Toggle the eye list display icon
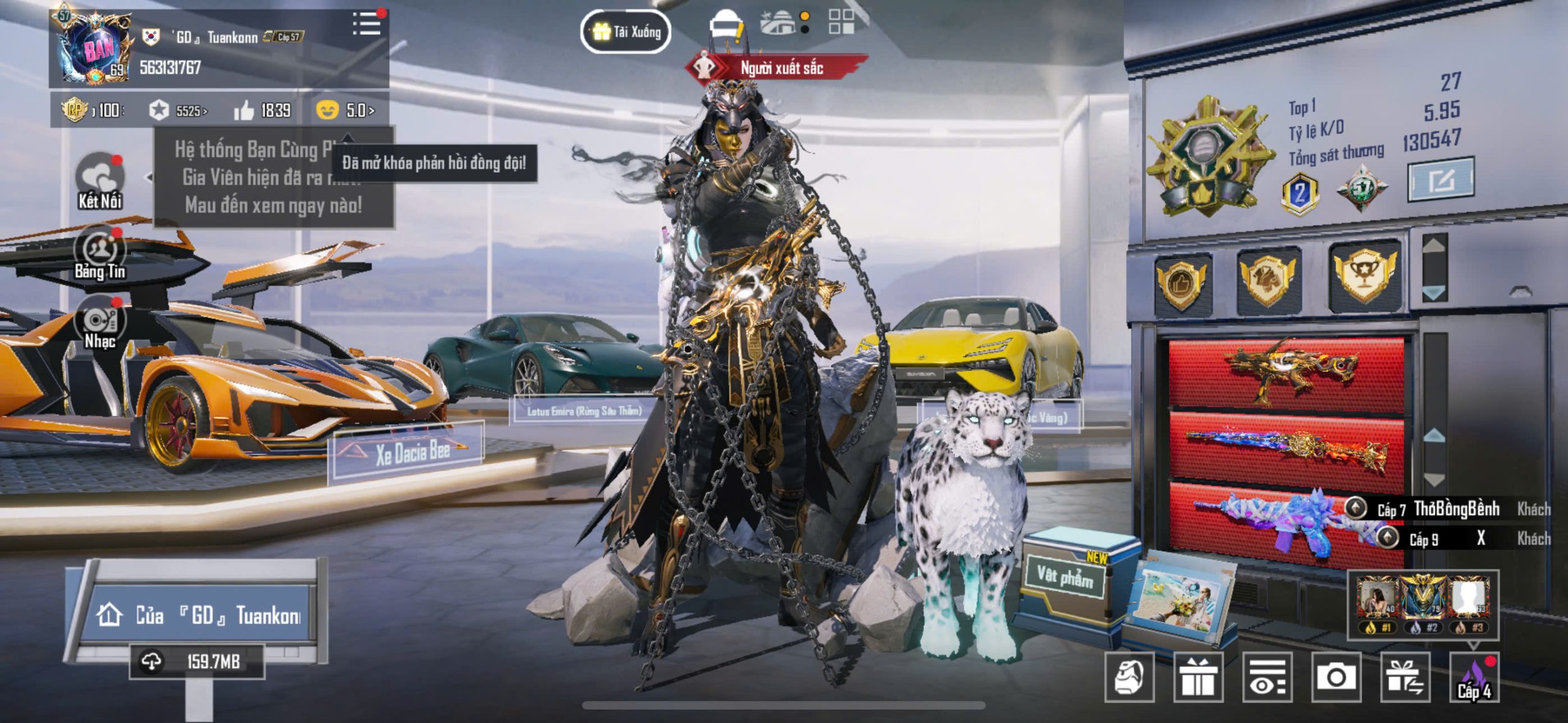This screenshot has width=1568, height=723. tap(1267, 677)
